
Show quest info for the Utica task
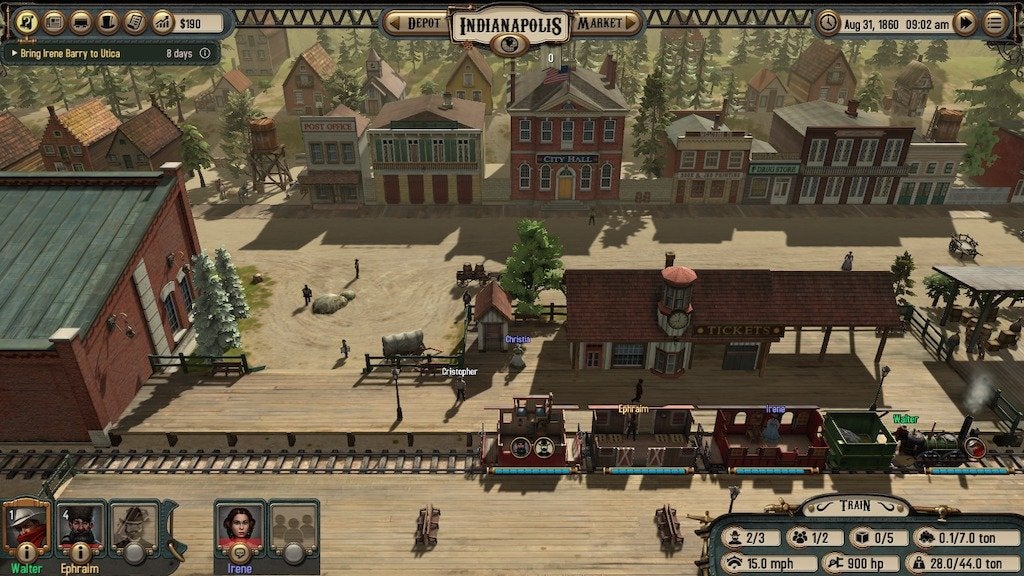(205, 53)
